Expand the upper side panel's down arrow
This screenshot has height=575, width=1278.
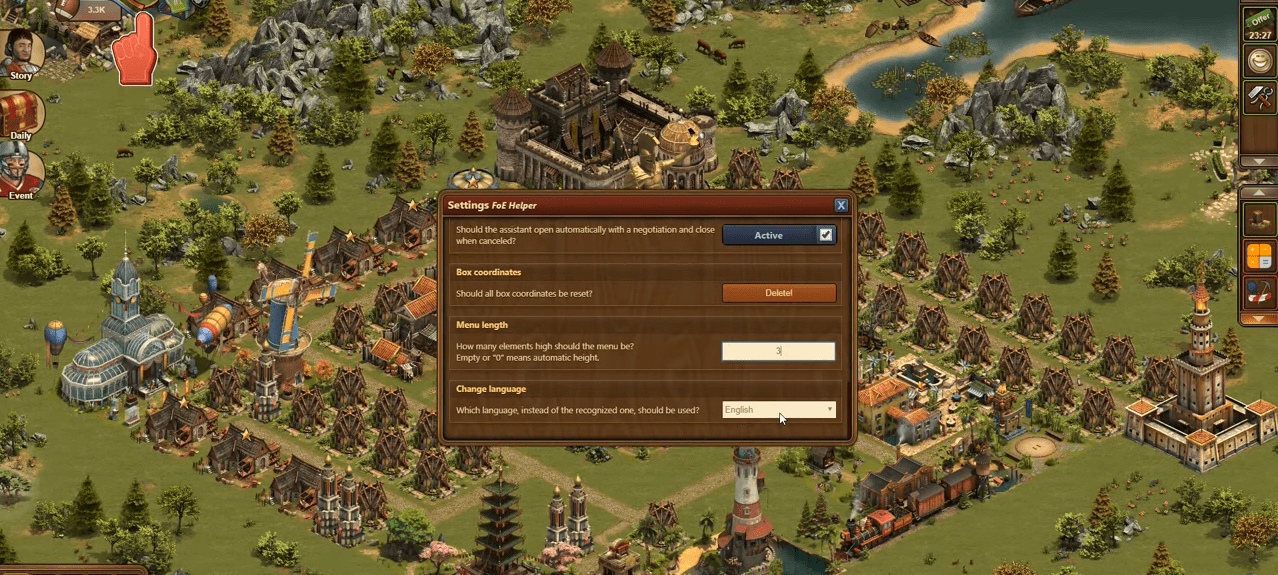[x=1258, y=160]
